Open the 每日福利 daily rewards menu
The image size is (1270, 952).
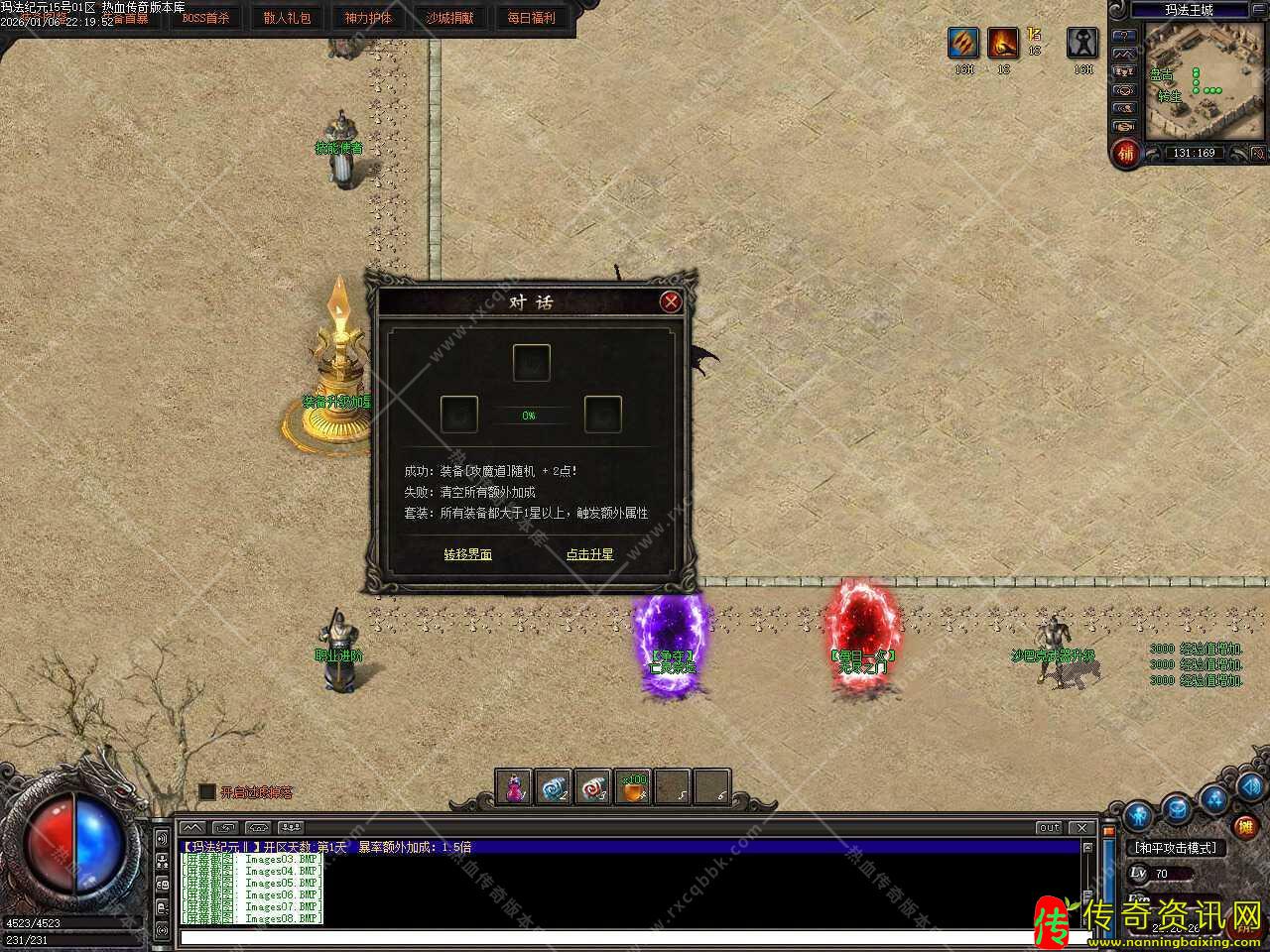[x=531, y=18]
